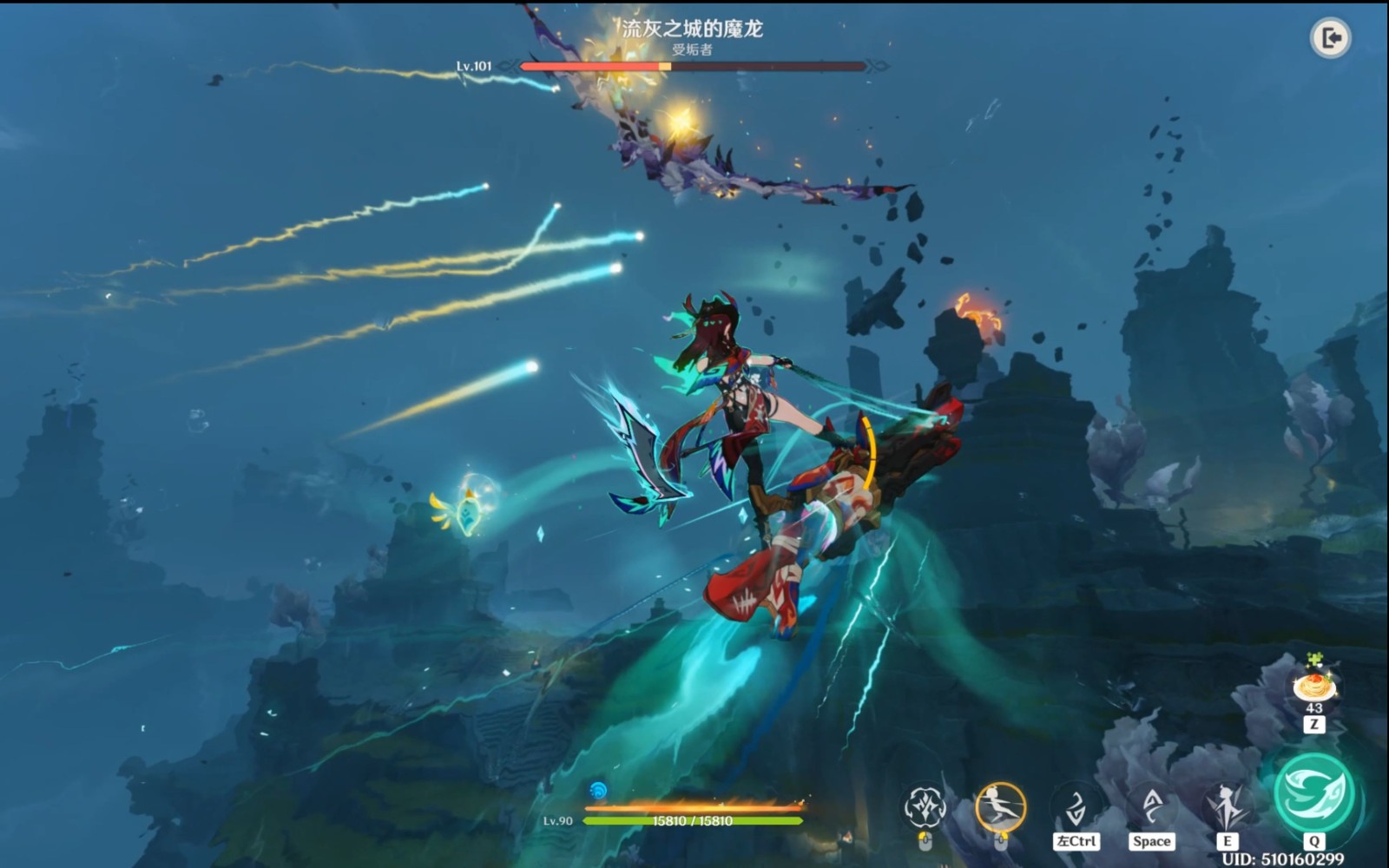Click the exit door button
The width and height of the screenshot is (1389, 868).
pos(1330,38)
